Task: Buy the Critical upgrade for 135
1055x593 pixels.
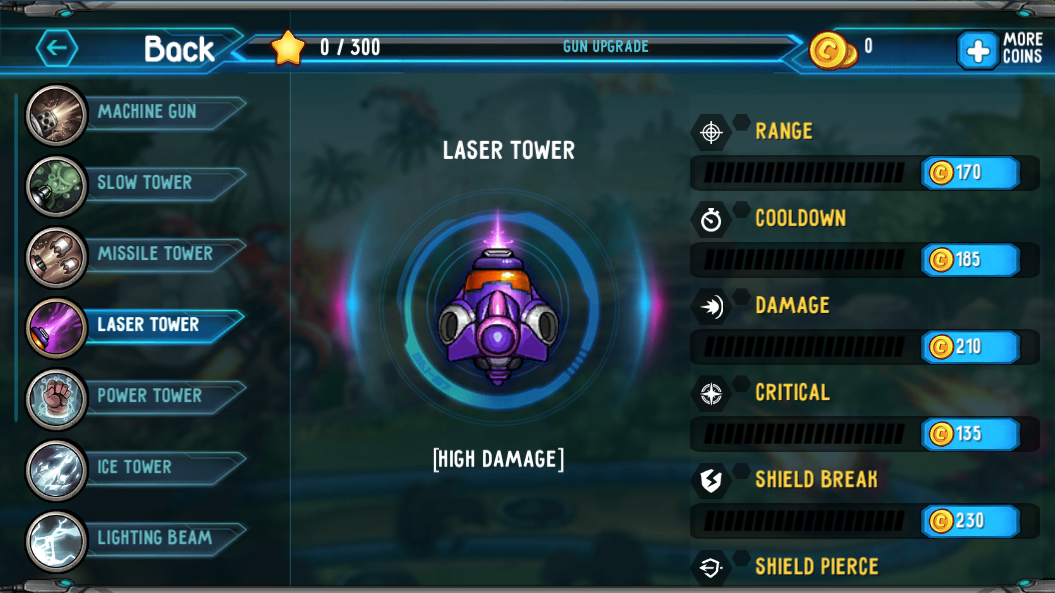Action: [x=969, y=434]
